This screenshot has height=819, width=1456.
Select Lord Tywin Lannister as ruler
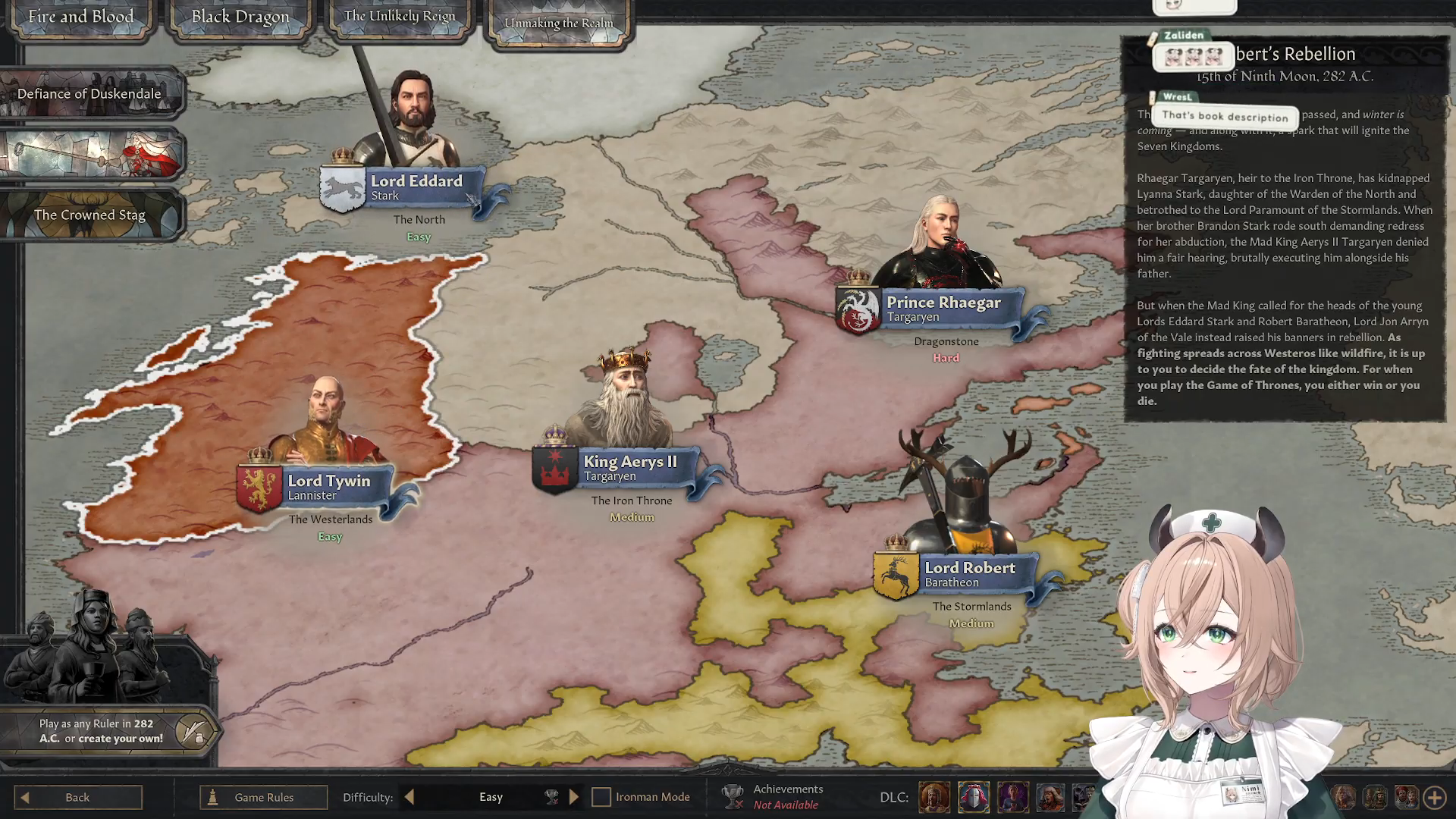point(328,487)
